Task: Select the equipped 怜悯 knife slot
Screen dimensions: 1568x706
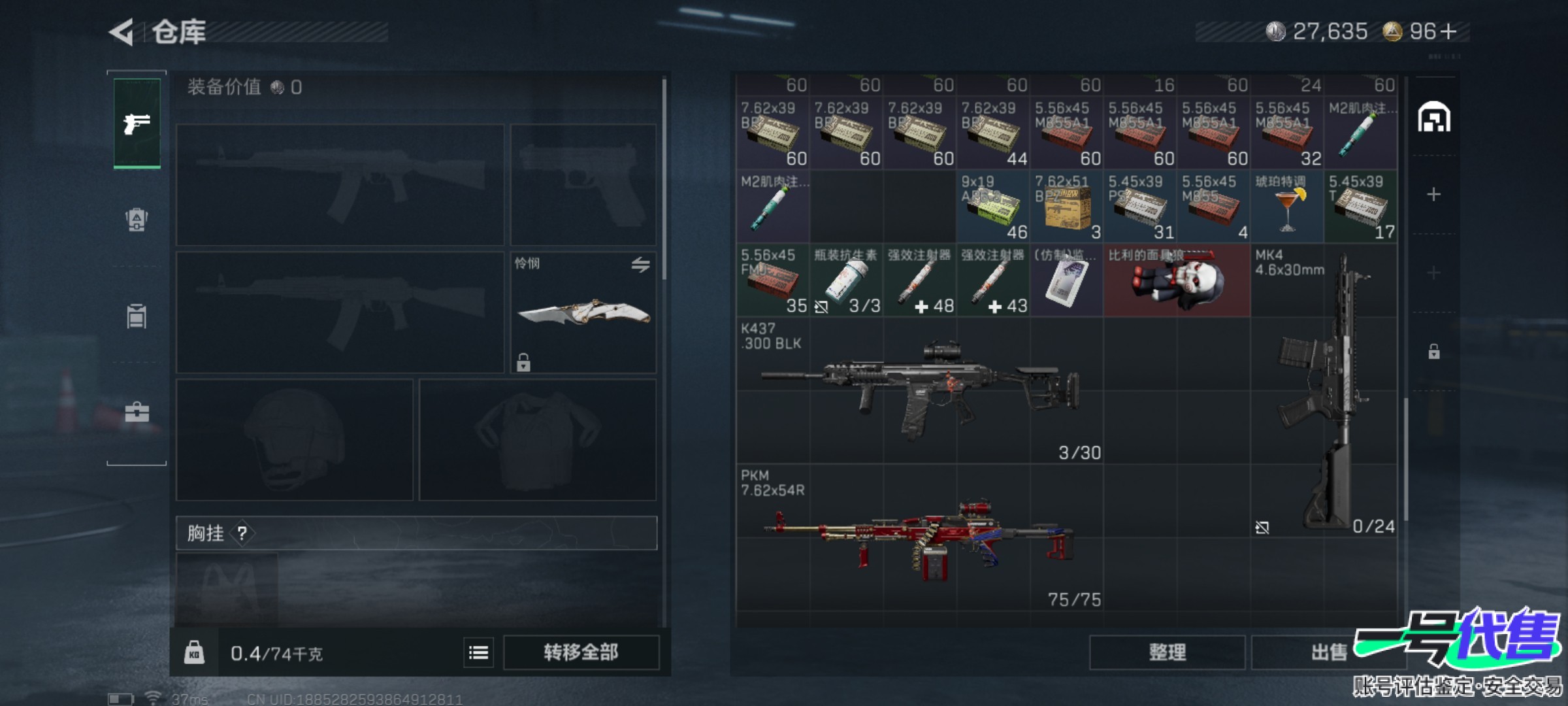Action: (583, 312)
